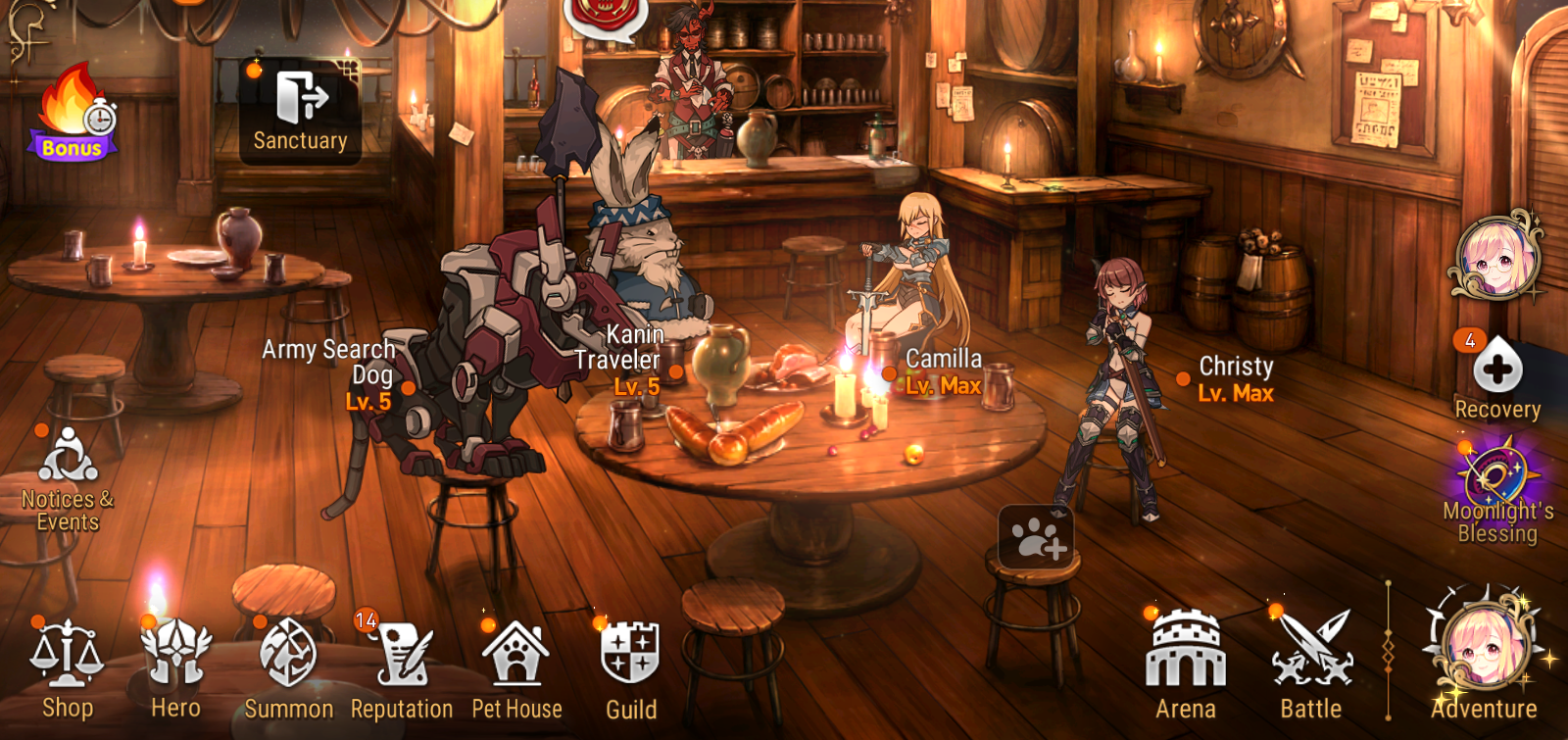Tap the add-pet paw icon
1568x740 pixels.
coord(1036,537)
